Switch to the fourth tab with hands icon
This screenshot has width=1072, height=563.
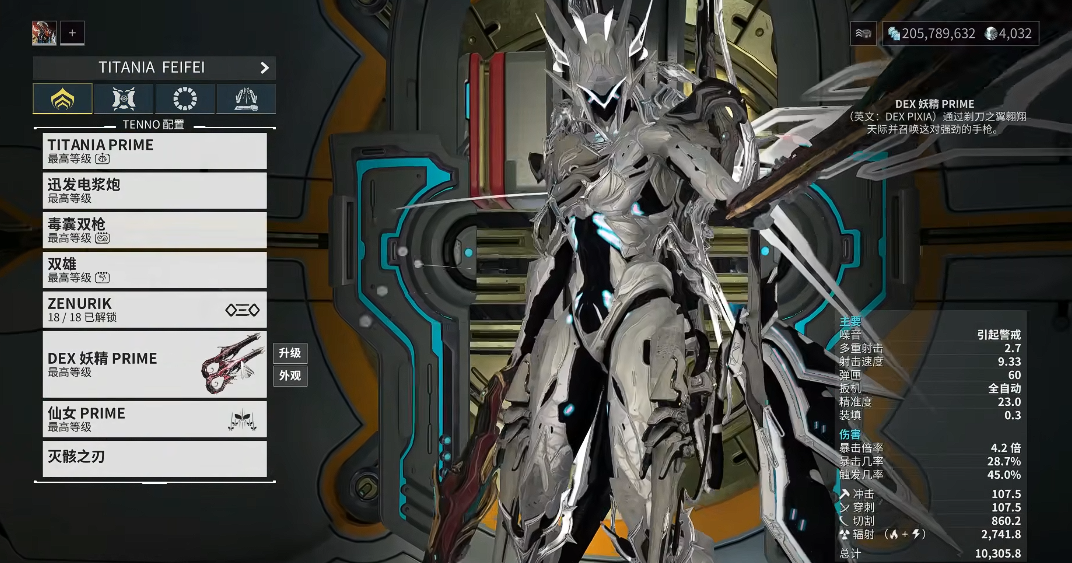[x=246, y=98]
